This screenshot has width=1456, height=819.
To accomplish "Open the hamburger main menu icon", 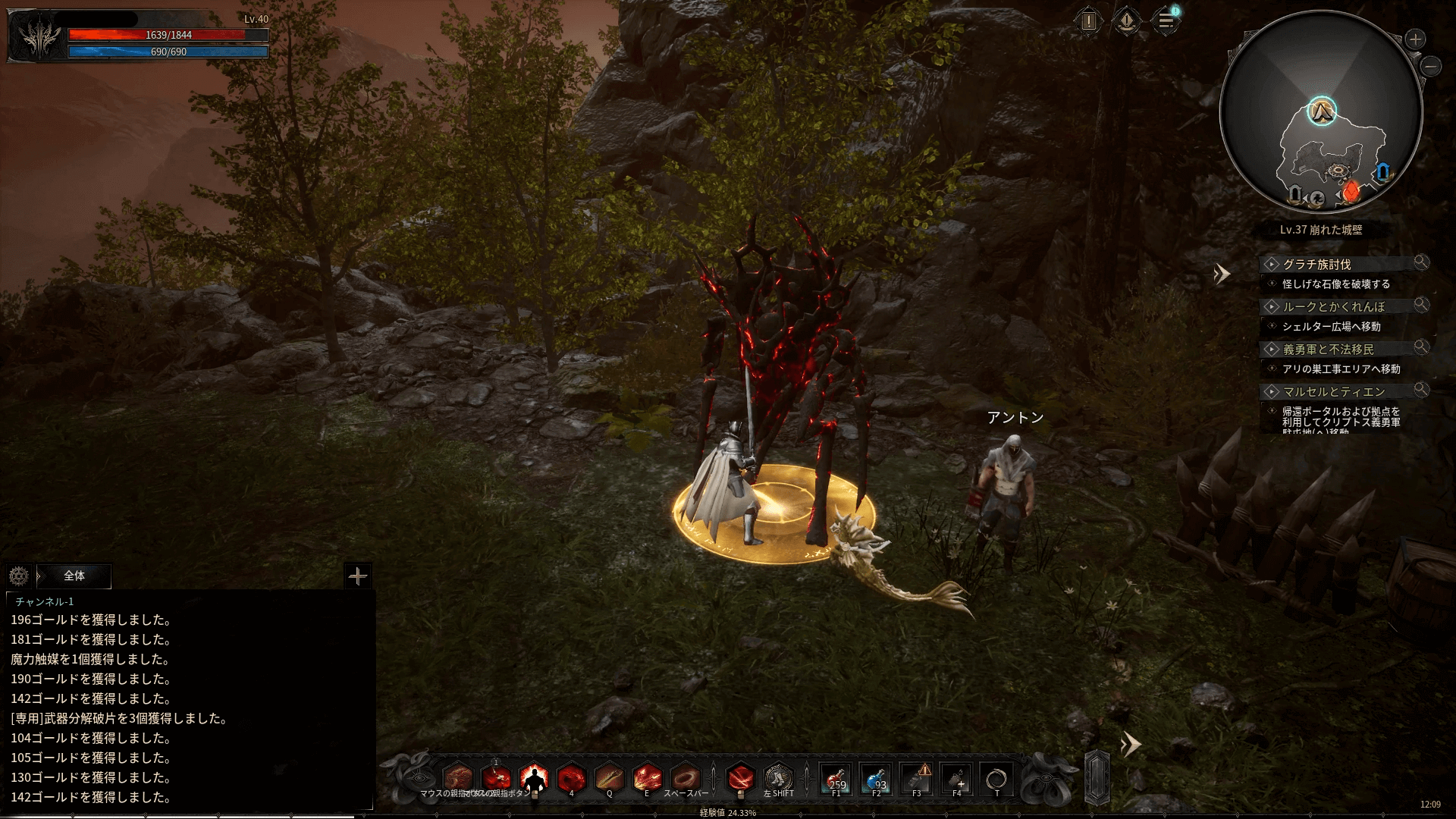I will tap(1166, 21).
